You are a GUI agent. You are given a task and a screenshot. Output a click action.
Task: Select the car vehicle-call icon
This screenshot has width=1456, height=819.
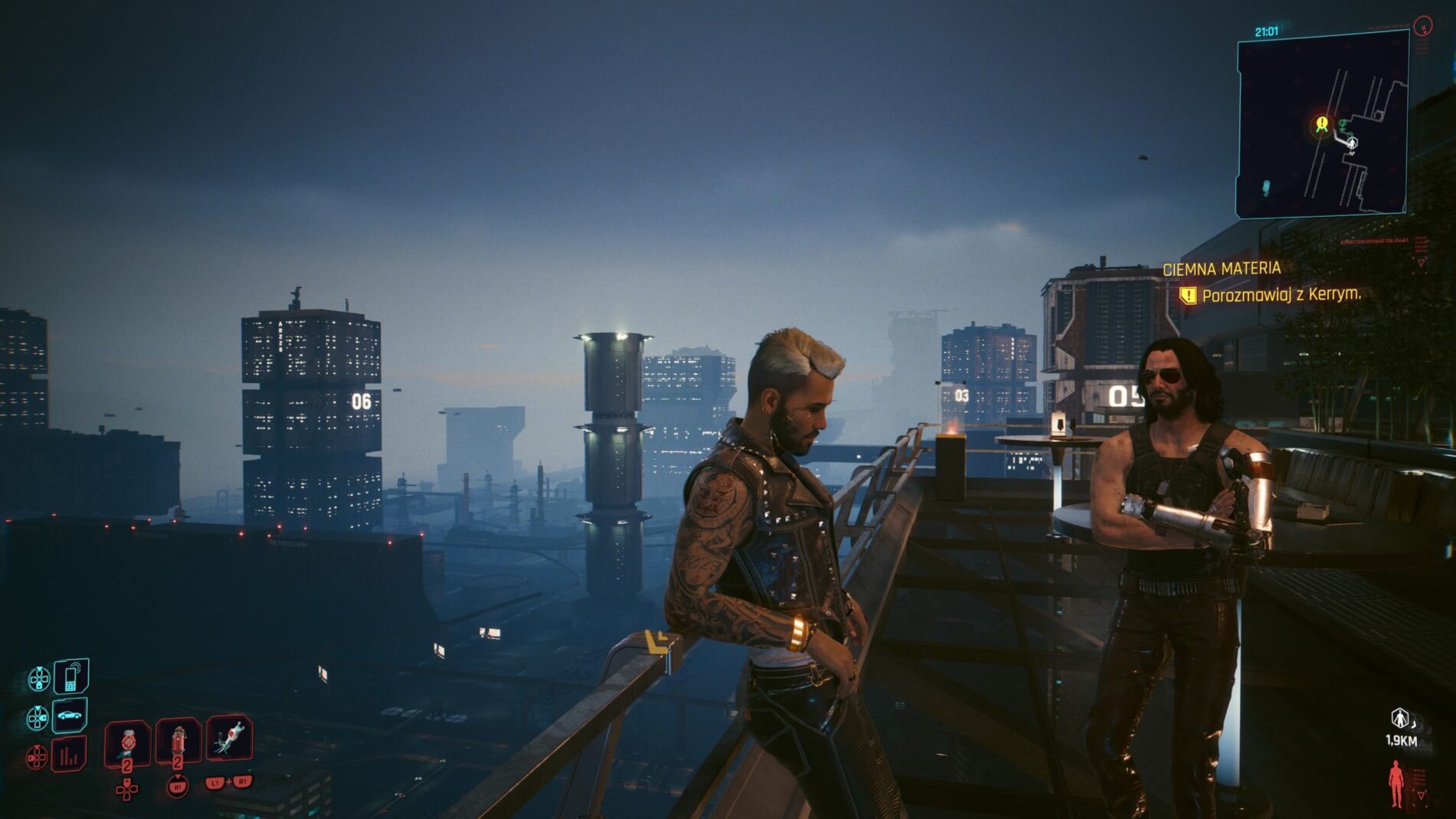pyautogui.click(x=70, y=716)
